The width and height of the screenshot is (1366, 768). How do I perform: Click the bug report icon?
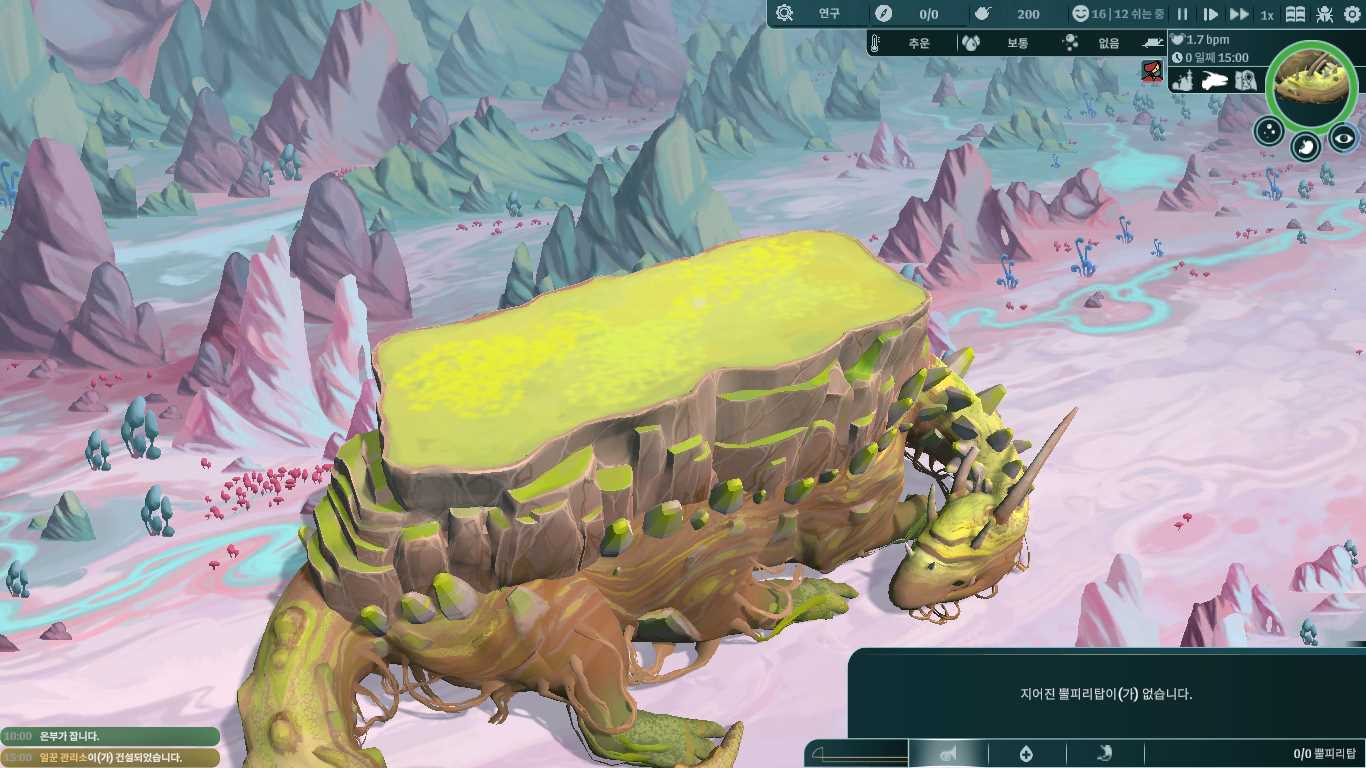(x=1325, y=14)
